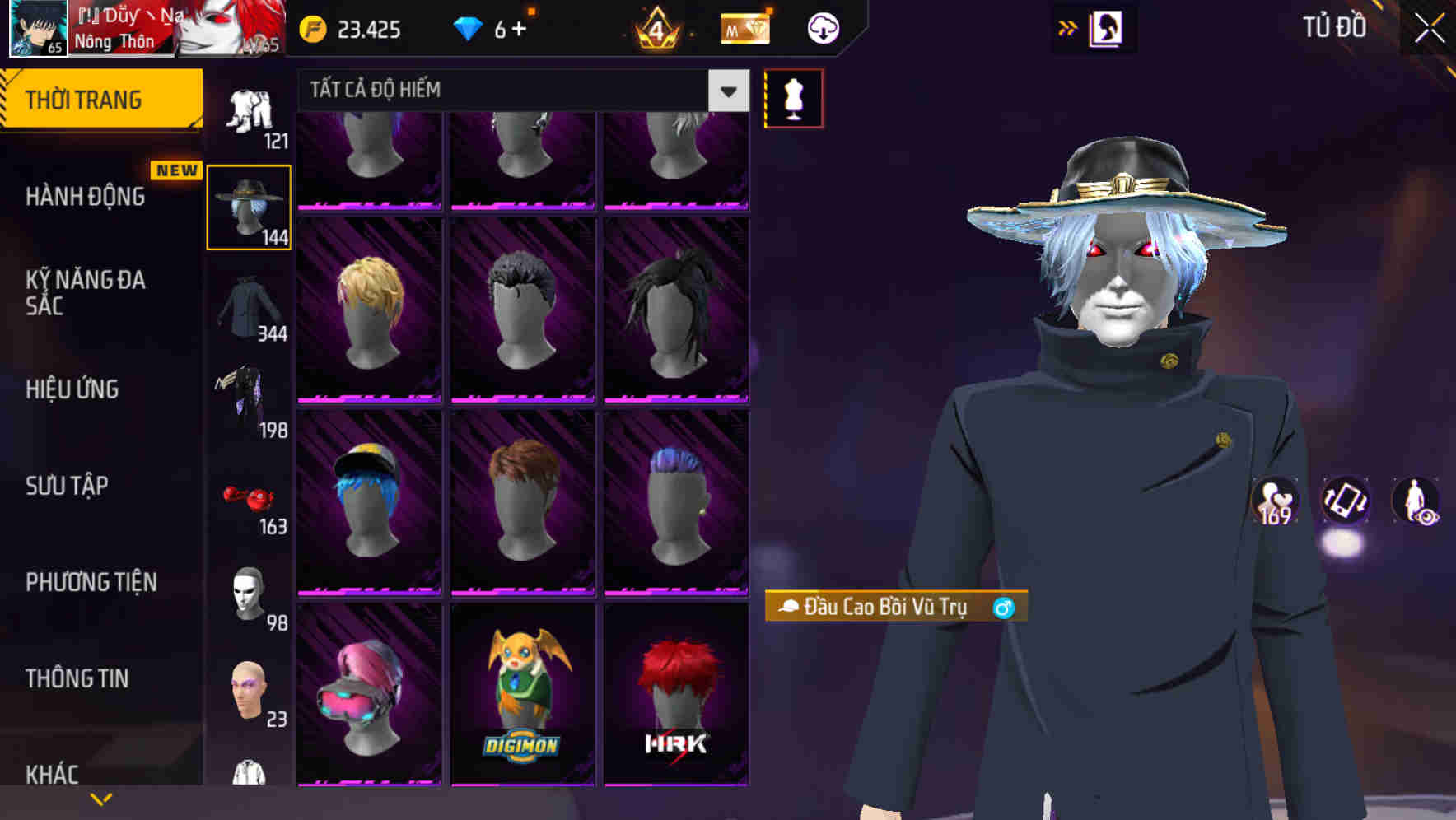Expand the left menu via bottom chevron
Viewport: 1456px width, 820px height.
click(x=101, y=798)
